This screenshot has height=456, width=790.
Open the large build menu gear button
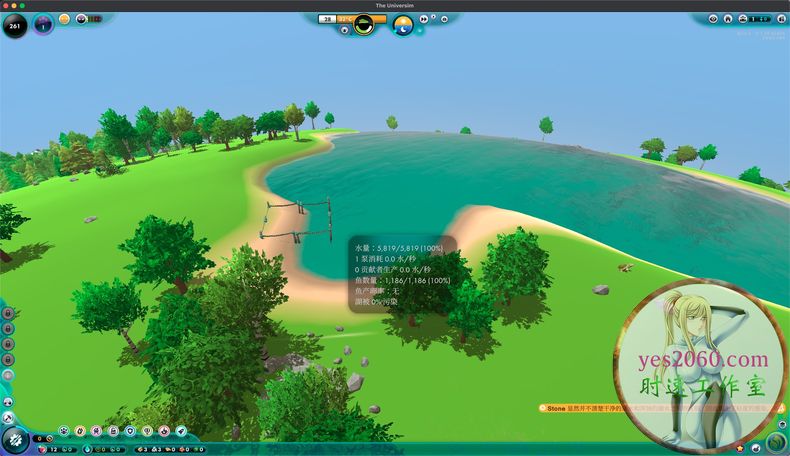click(x=15, y=439)
